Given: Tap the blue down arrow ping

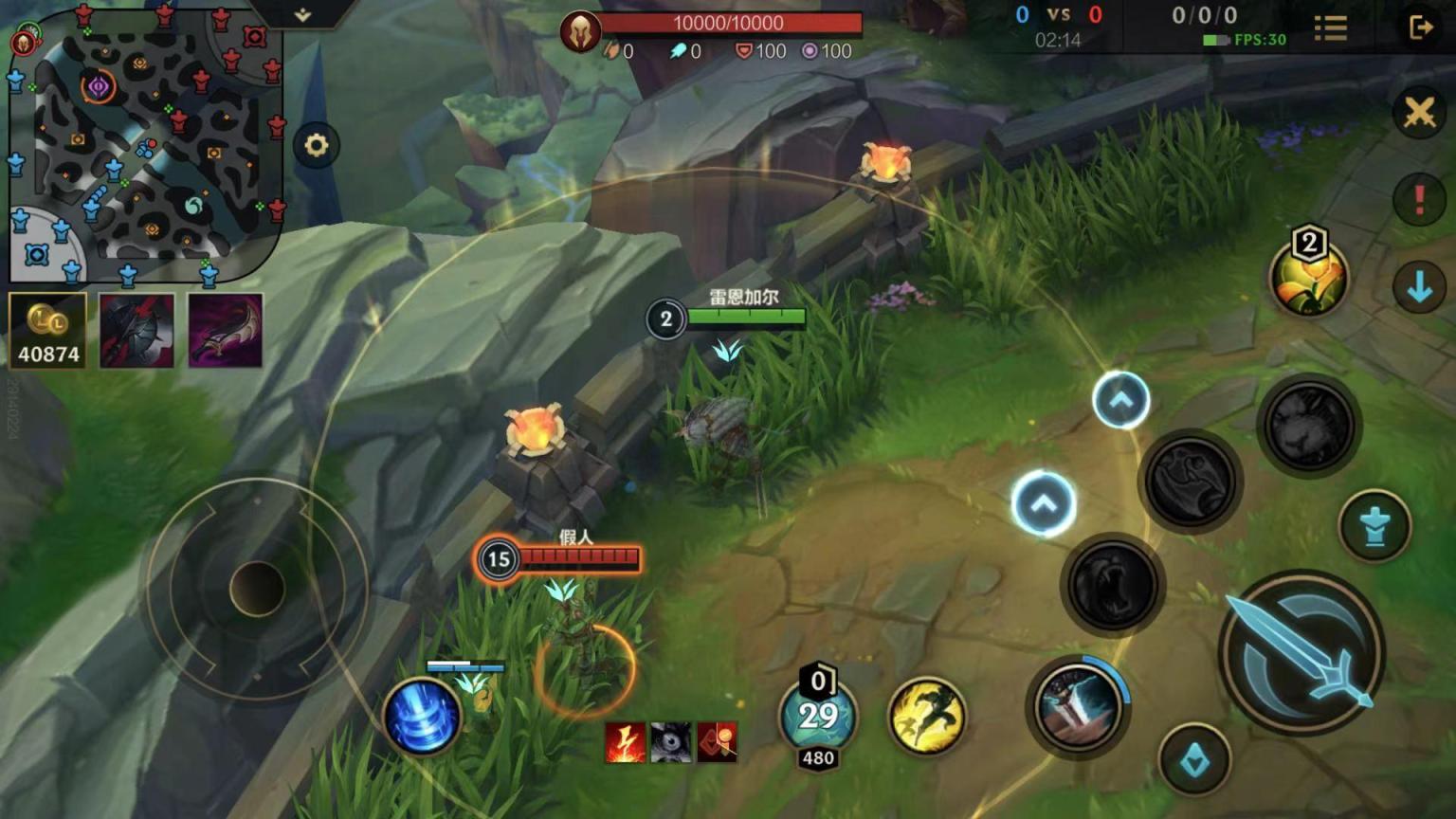Looking at the screenshot, I should point(1419,286).
